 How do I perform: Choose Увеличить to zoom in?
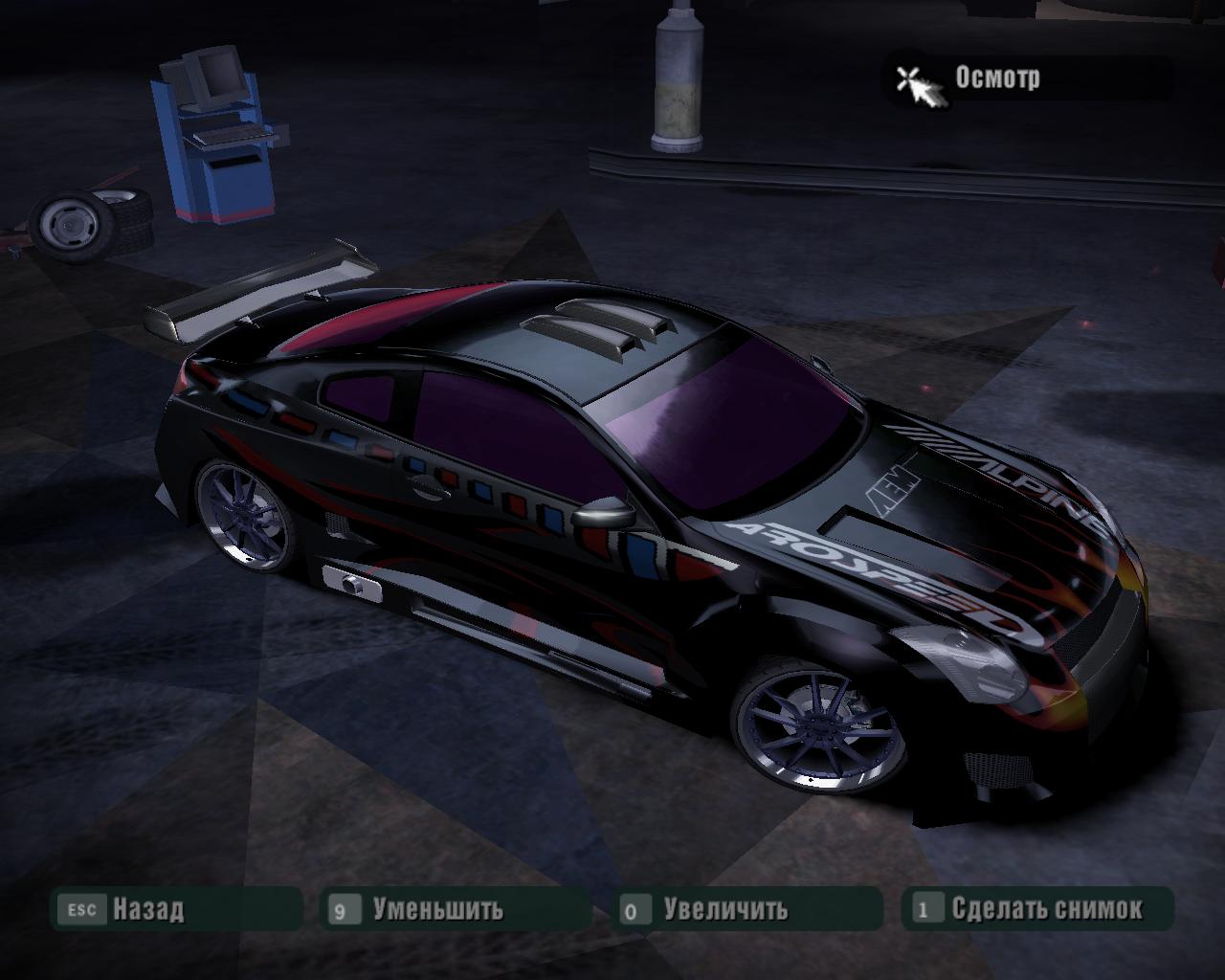pyautogui.click(x=725, y=908)
